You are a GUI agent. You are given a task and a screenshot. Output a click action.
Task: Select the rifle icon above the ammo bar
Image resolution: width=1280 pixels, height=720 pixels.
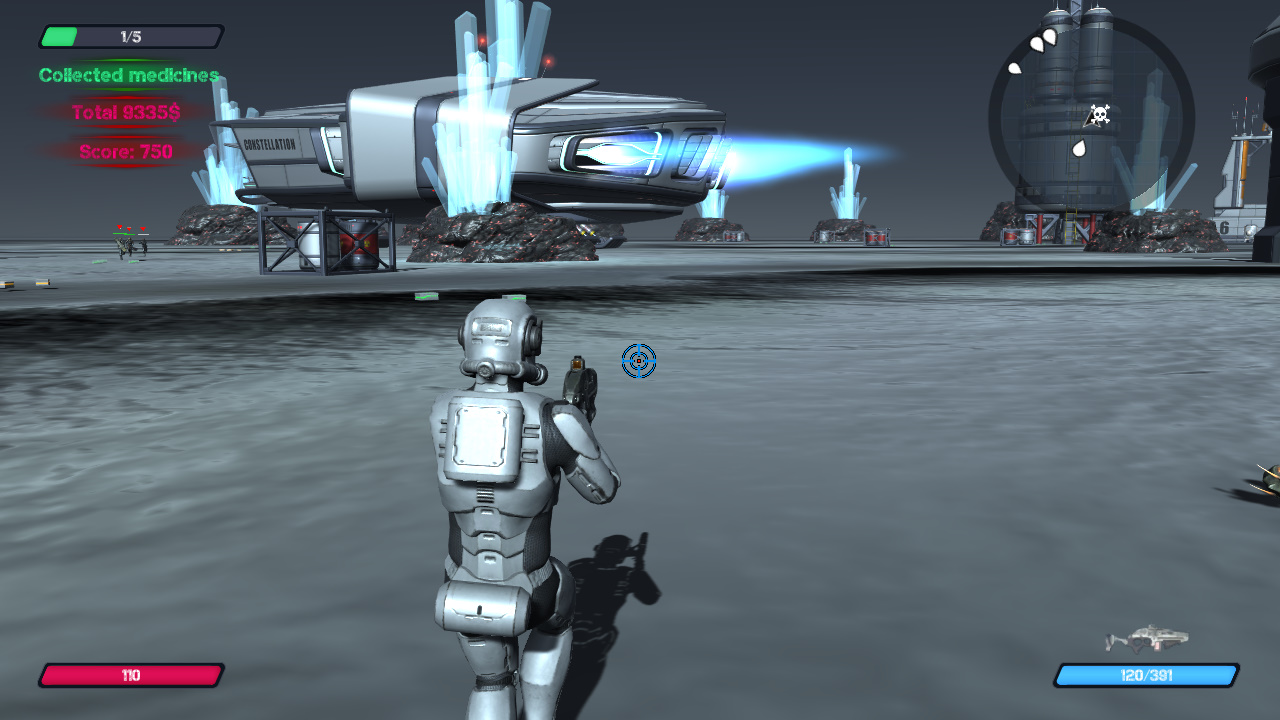coord(1150,637)
